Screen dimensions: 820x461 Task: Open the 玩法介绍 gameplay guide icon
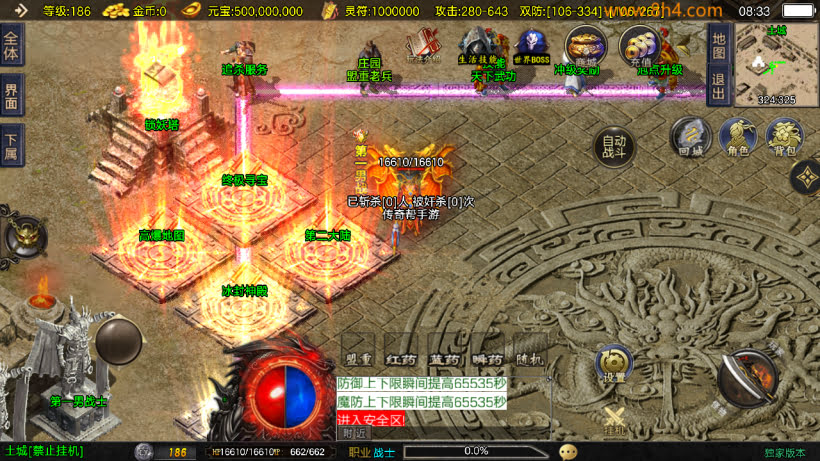(x=424, y=46)
